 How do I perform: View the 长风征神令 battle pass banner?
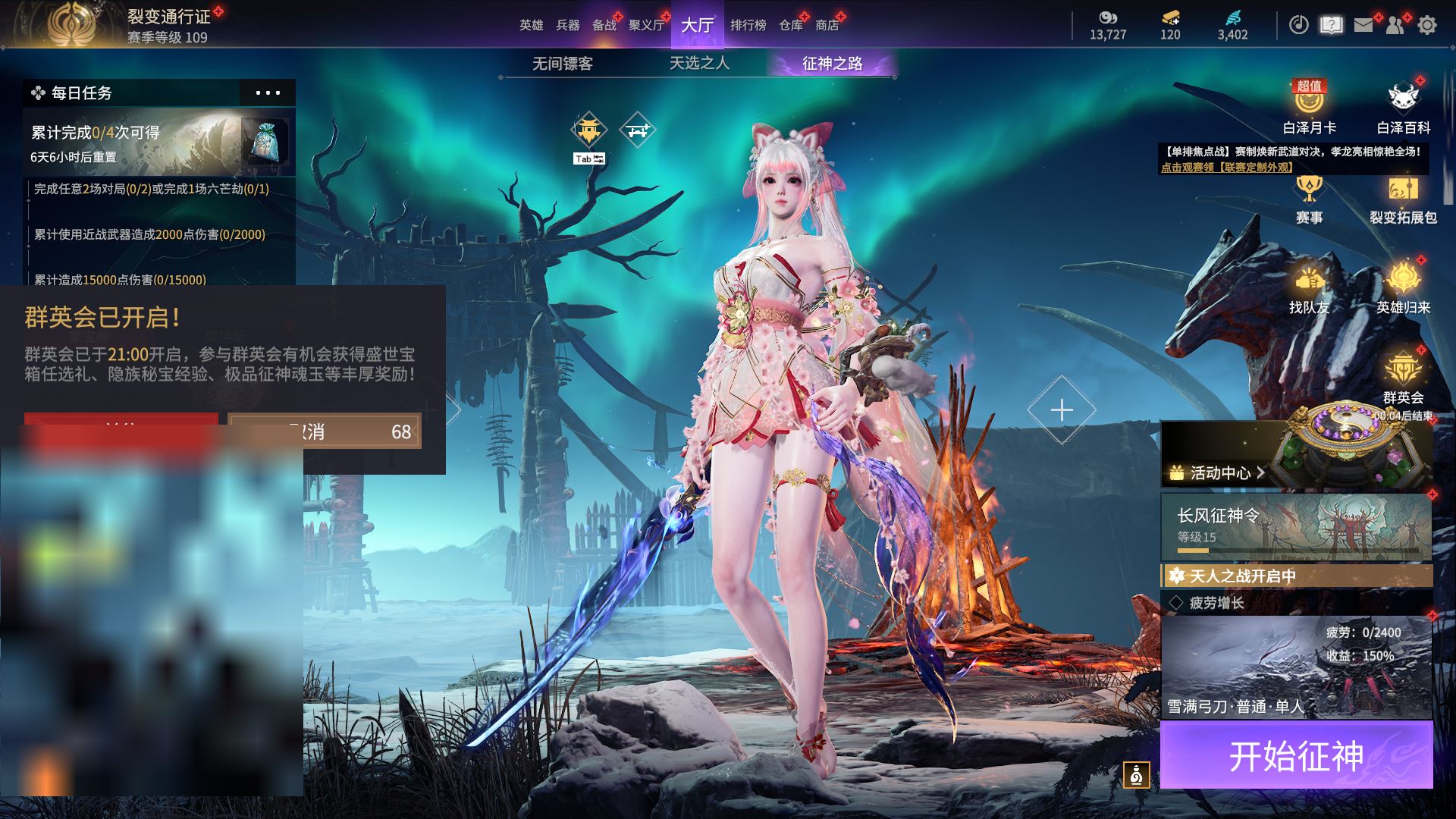[x=1296, y=527]
